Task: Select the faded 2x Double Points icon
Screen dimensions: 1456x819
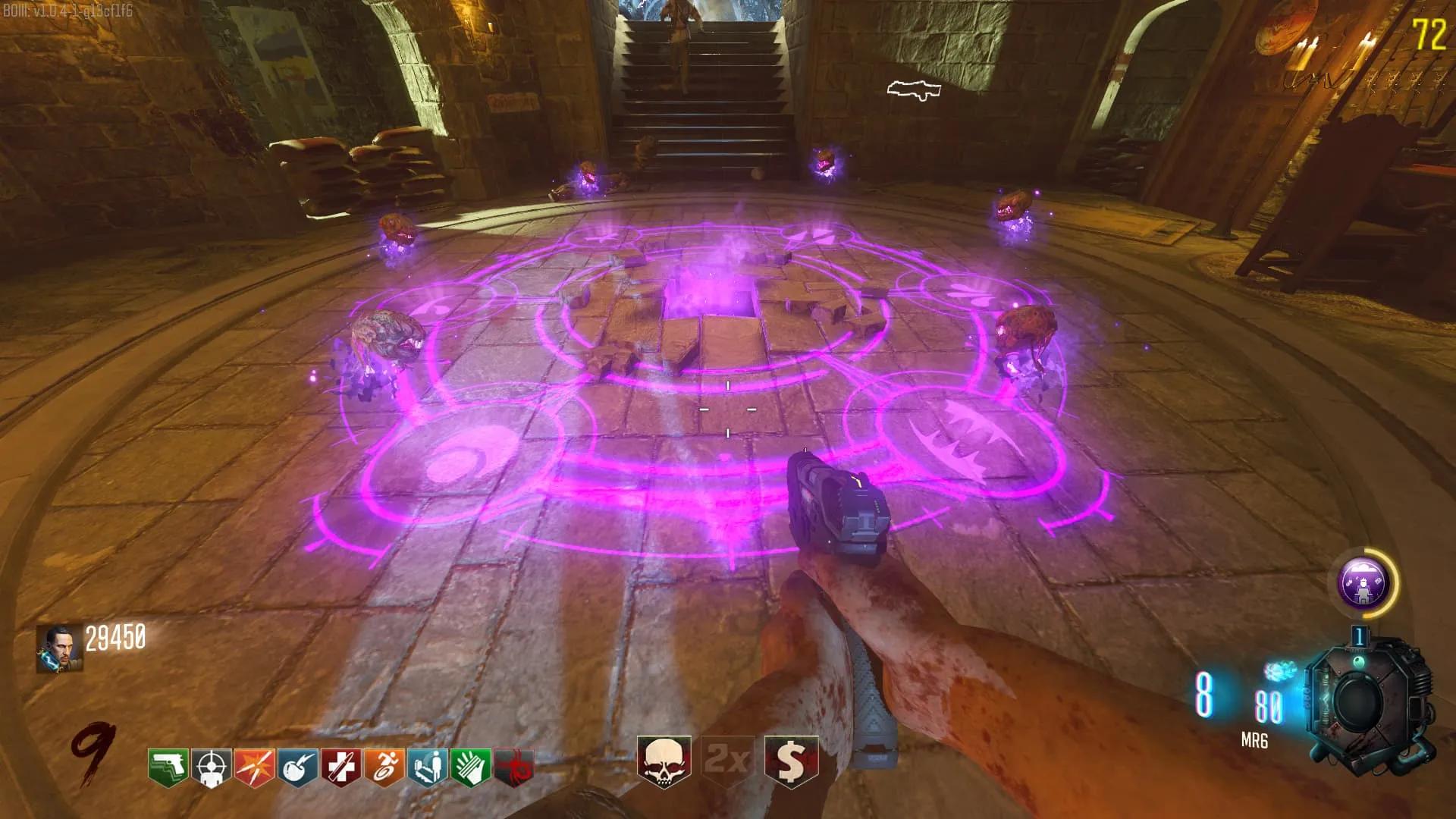Action: [x=727, y=760]
